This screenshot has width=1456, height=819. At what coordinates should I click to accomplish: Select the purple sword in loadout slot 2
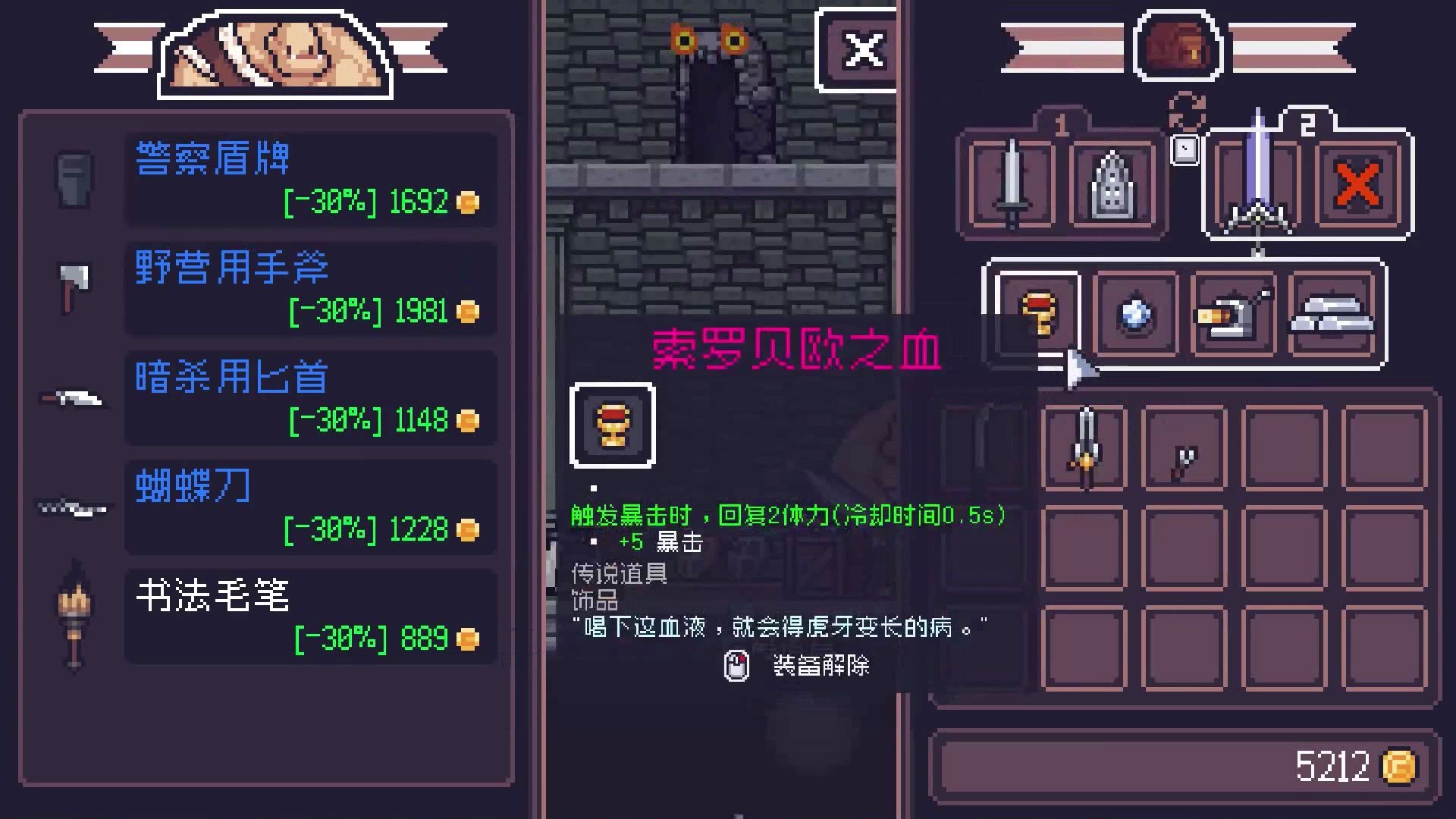click(x=1259, y=182)
